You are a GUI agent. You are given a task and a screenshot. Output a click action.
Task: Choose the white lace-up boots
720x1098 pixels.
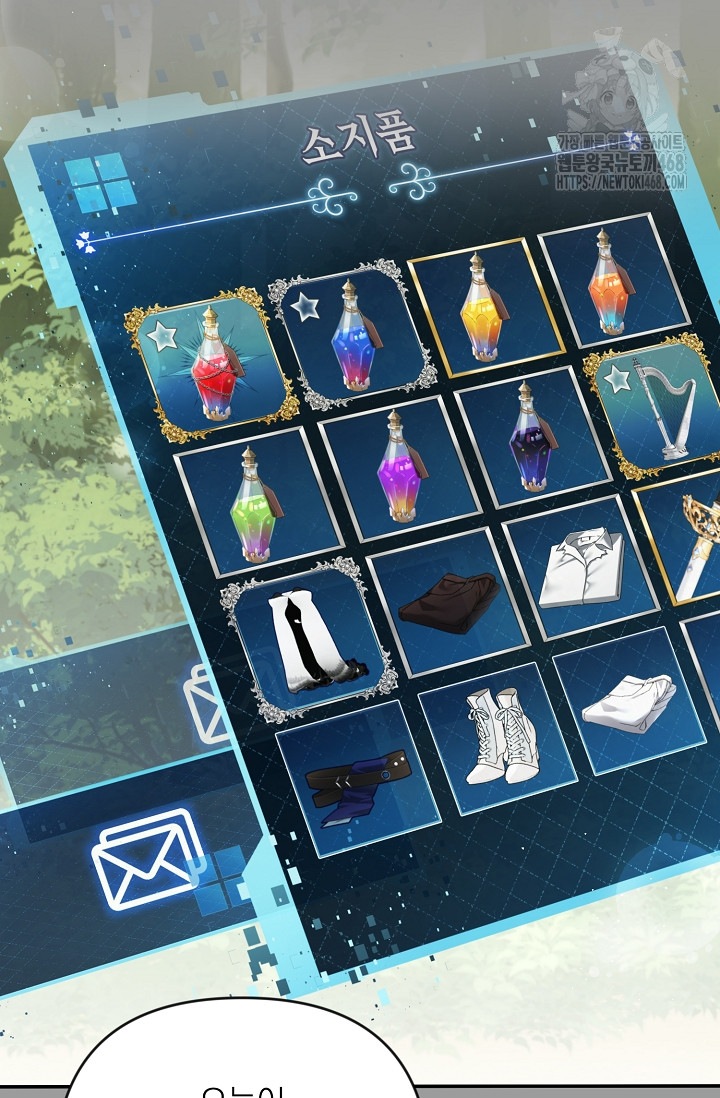[x=496, y=737]
